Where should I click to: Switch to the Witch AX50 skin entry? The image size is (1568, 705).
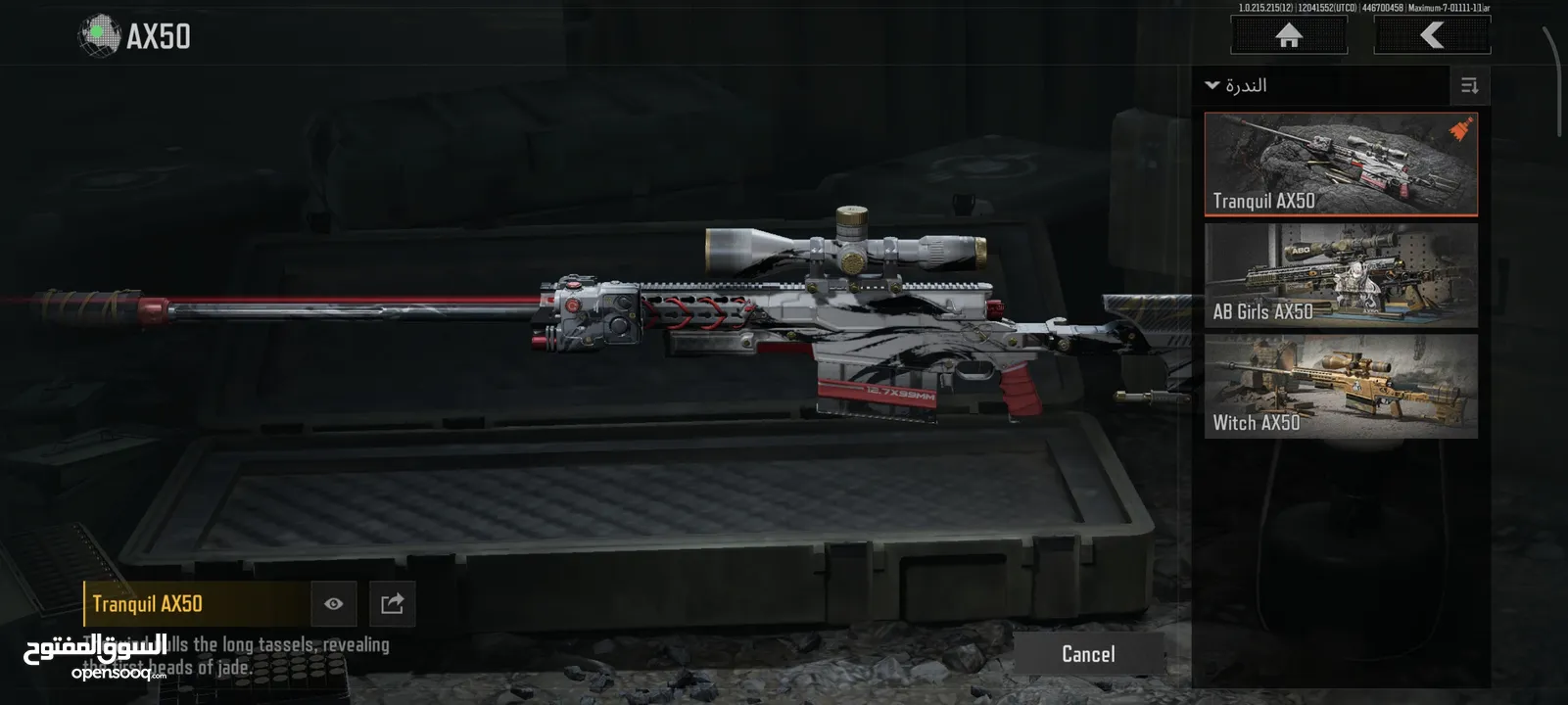(x=1340, y=389)
